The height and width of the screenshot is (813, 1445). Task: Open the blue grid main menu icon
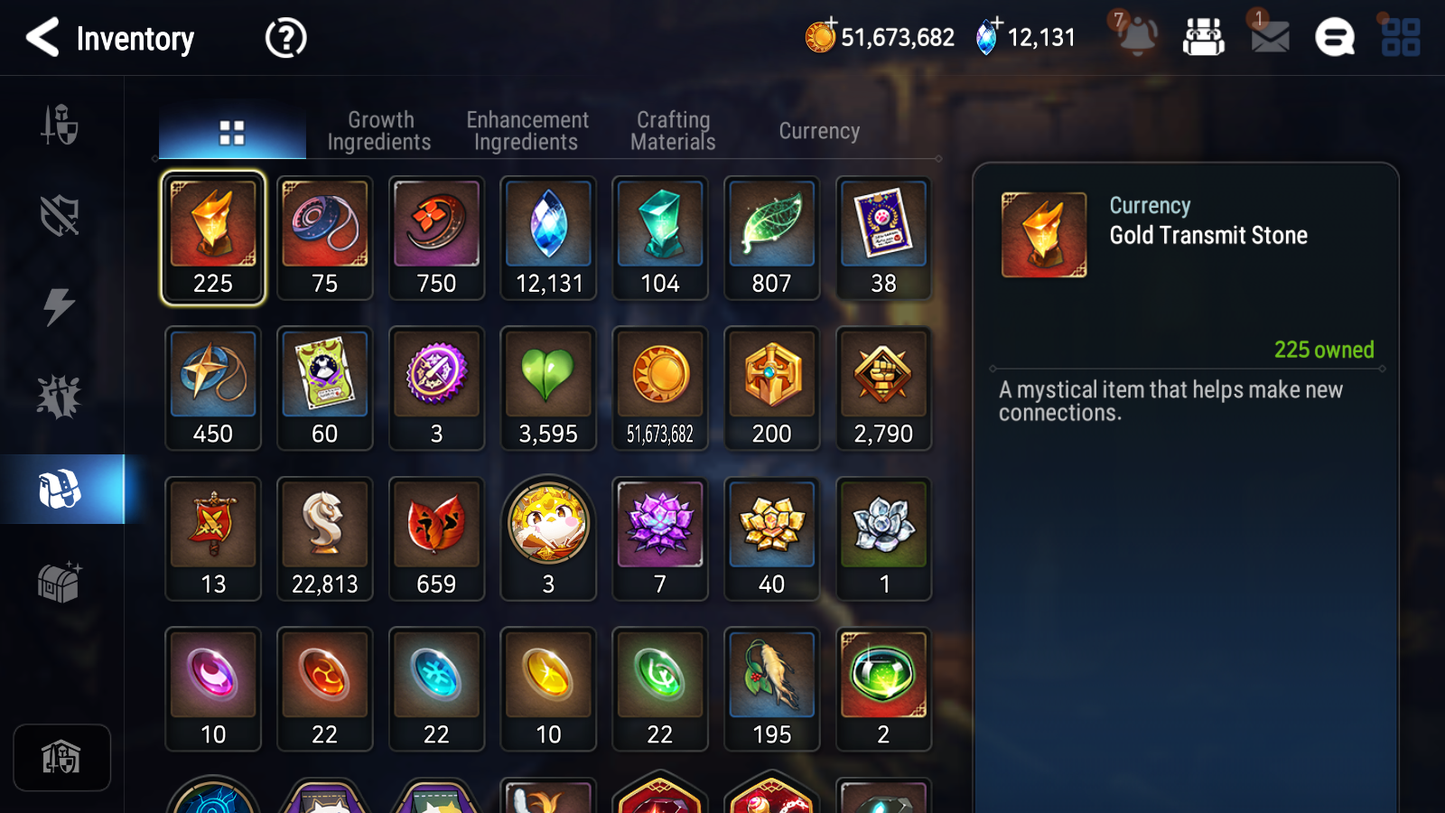pyautogui.click(x=1399, y=37)
